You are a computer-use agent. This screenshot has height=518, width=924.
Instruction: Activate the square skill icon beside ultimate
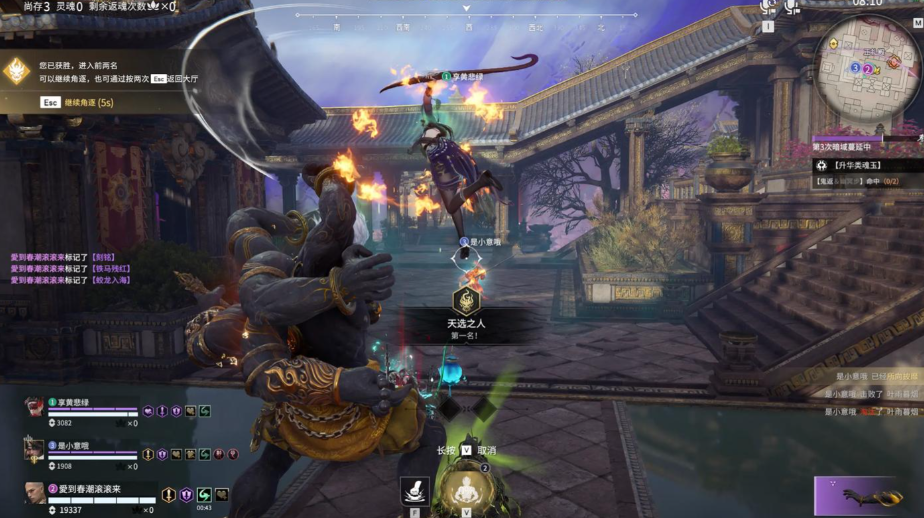414,490
